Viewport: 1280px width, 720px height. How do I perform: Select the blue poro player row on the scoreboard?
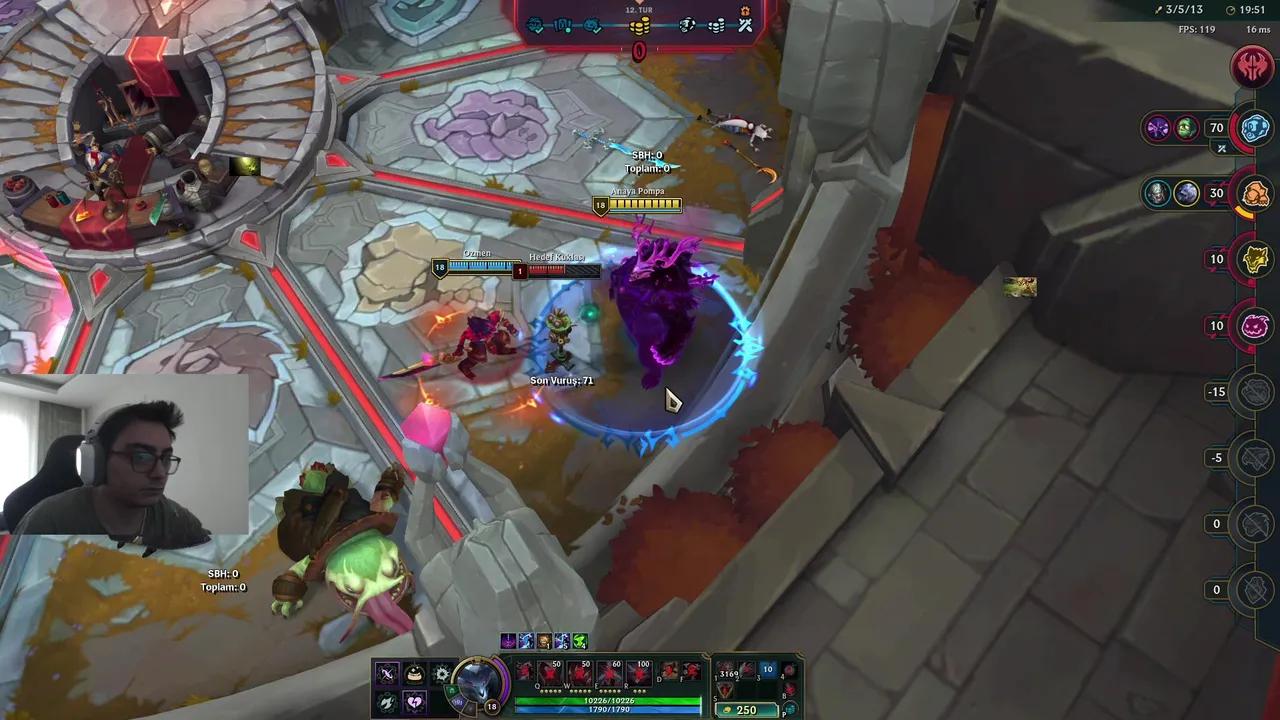point(1253,128)
